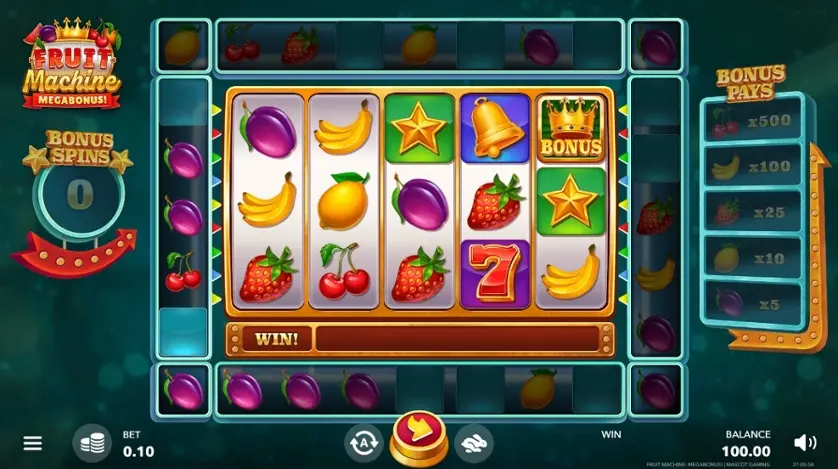Toggle rabbit turbo spin mode

(473, 441)
